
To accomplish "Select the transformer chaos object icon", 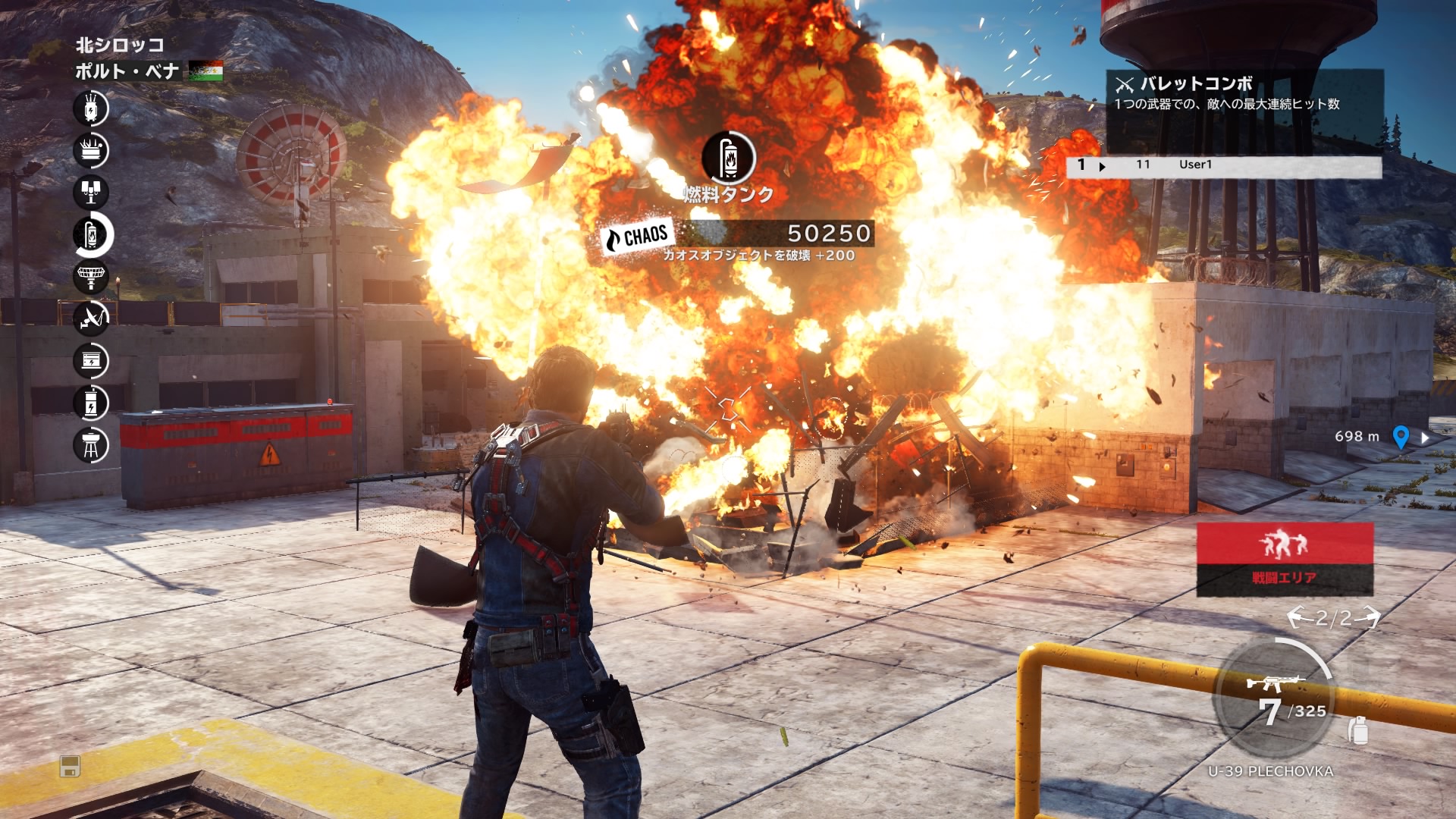I will point(91,108).
